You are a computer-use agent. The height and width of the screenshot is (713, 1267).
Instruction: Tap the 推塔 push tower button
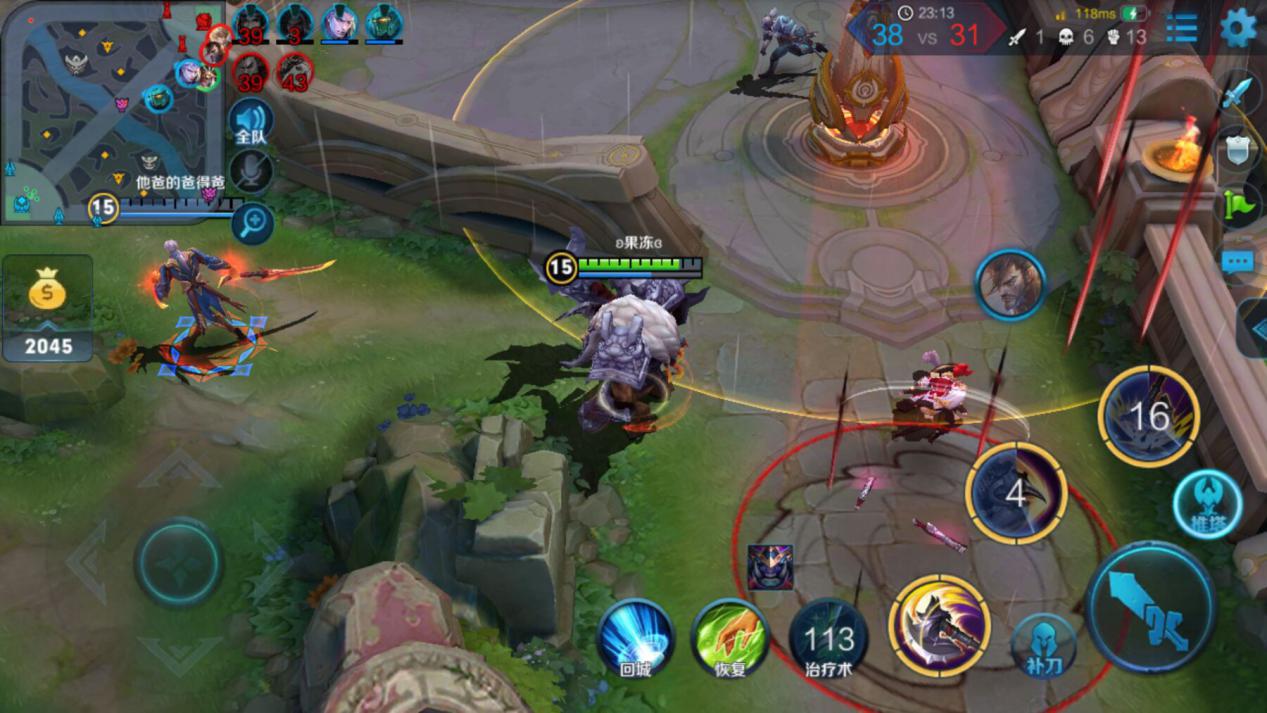1207,504
